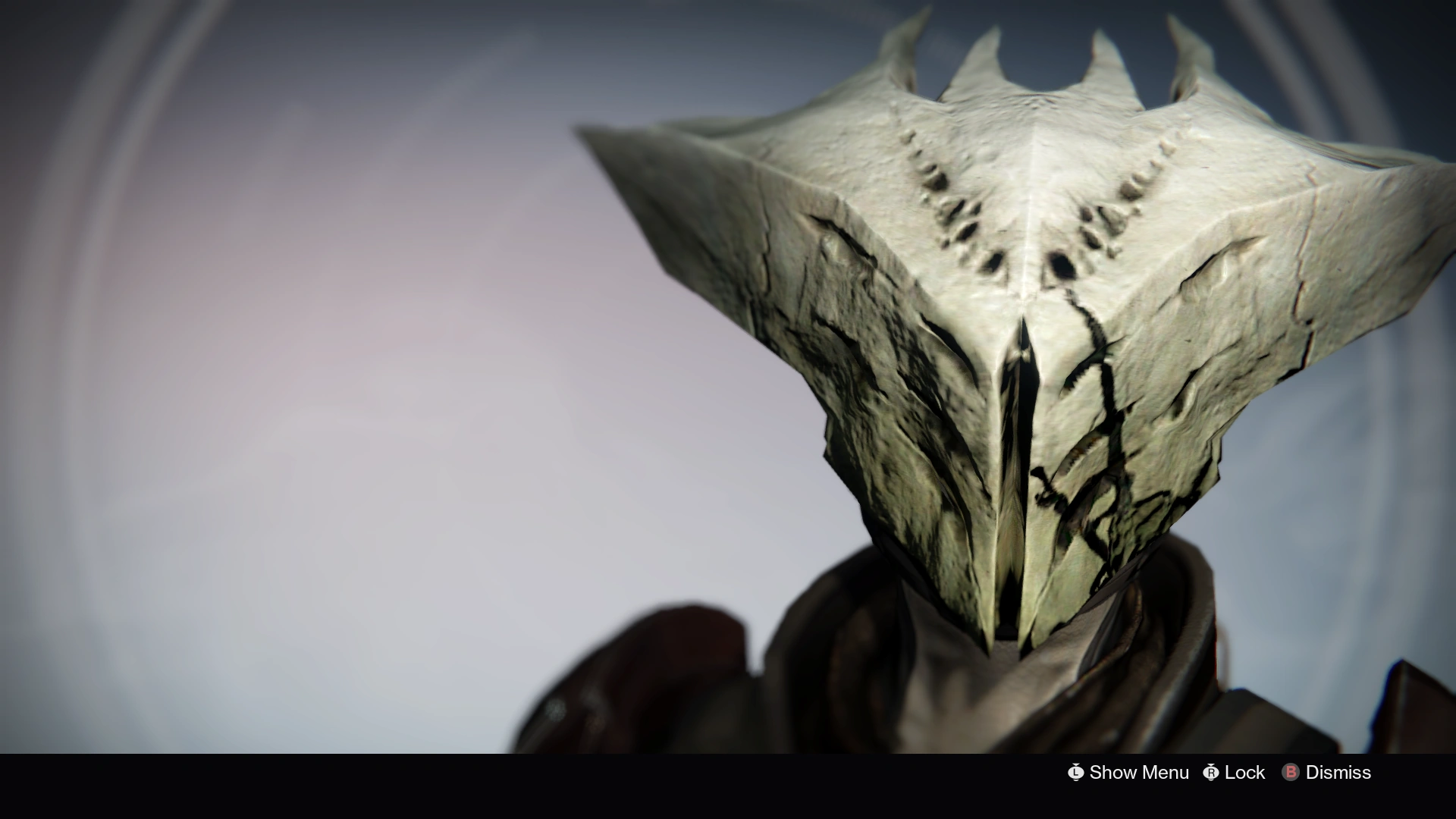
Task: Click the R thumbstick glyph beside Lock
Action: coord(1212,772)
